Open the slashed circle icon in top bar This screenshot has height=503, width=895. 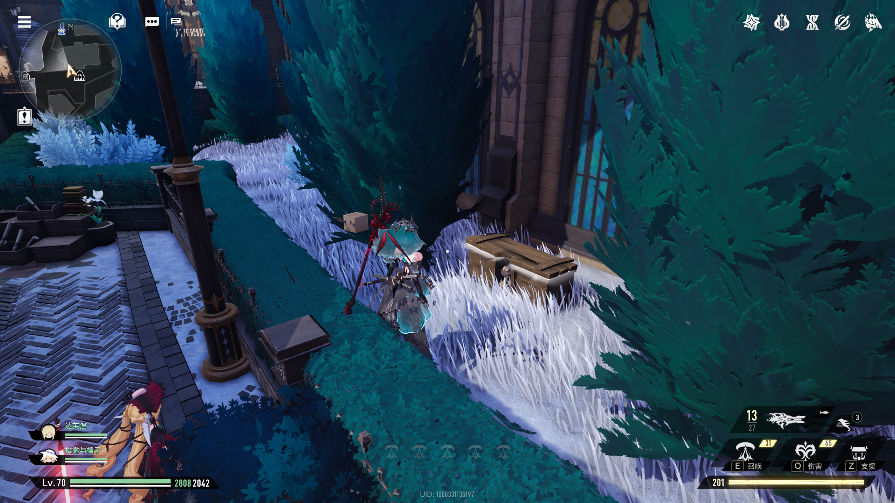tap(842, 22)
